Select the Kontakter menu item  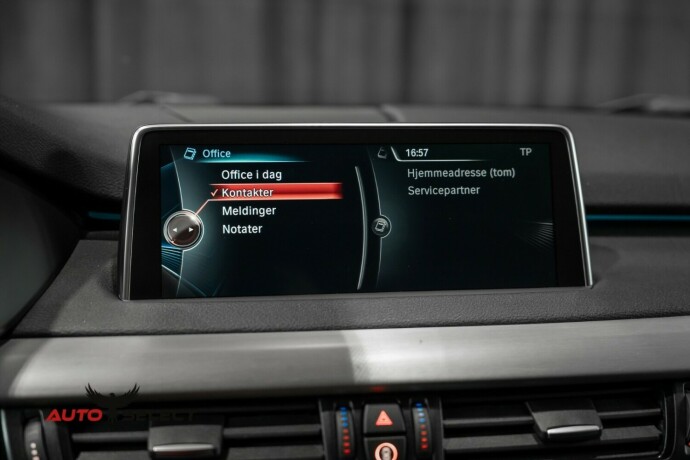tap(248, 192)
